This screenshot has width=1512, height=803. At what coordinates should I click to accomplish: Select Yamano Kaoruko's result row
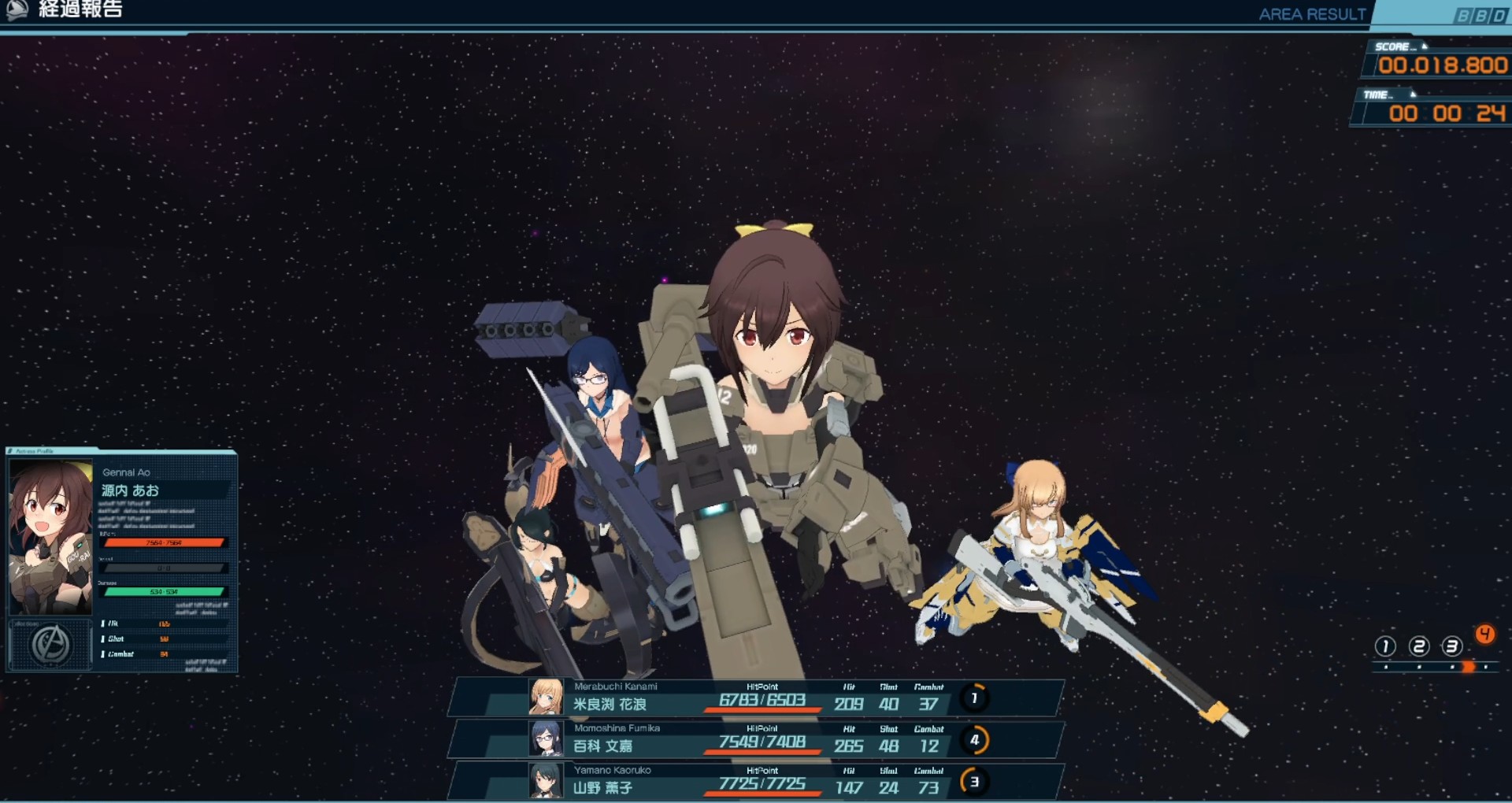click(756, 781)
